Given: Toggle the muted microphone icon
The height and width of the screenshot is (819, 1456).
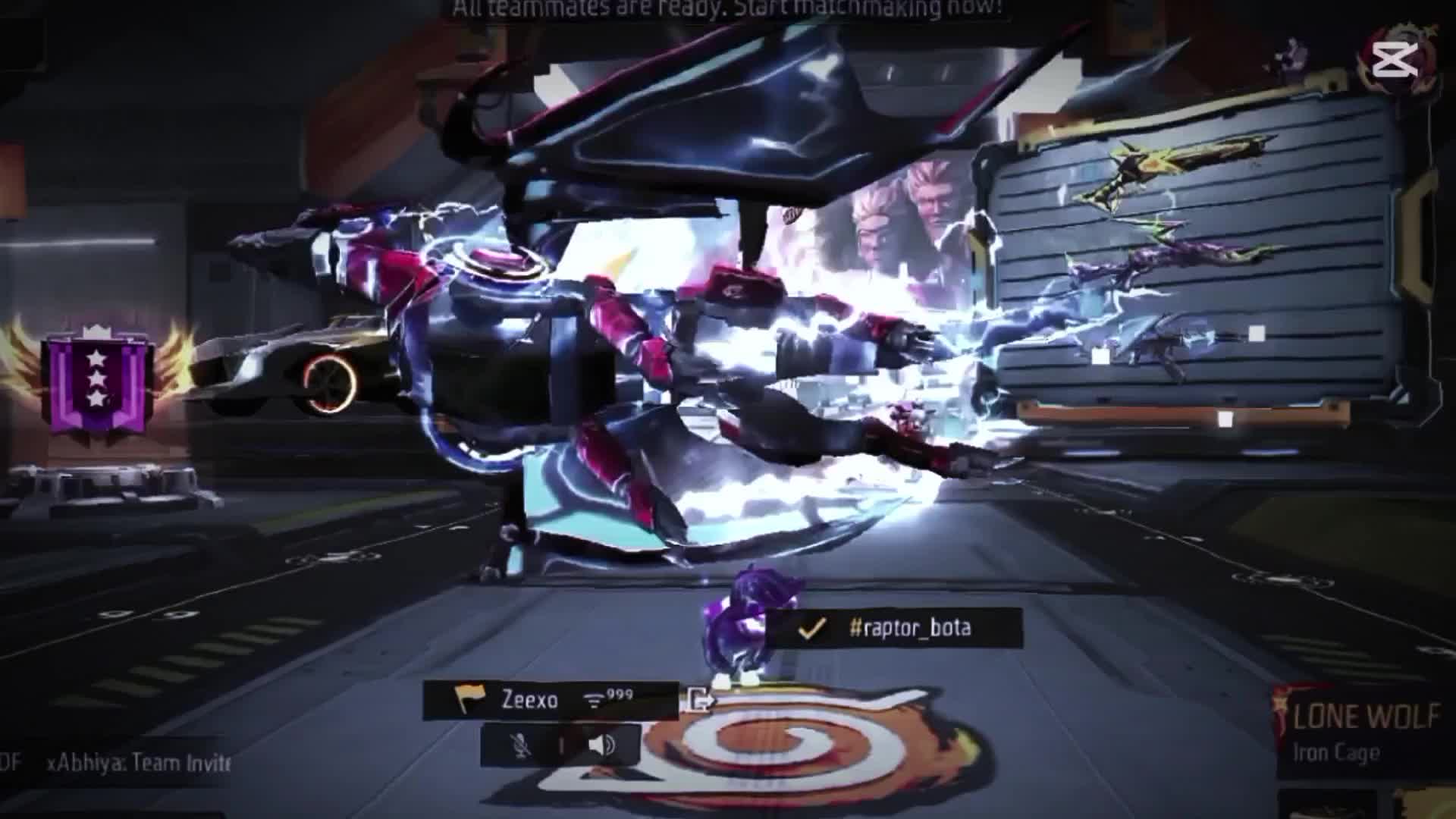Looking at the screenshot, I should point(522,745).
